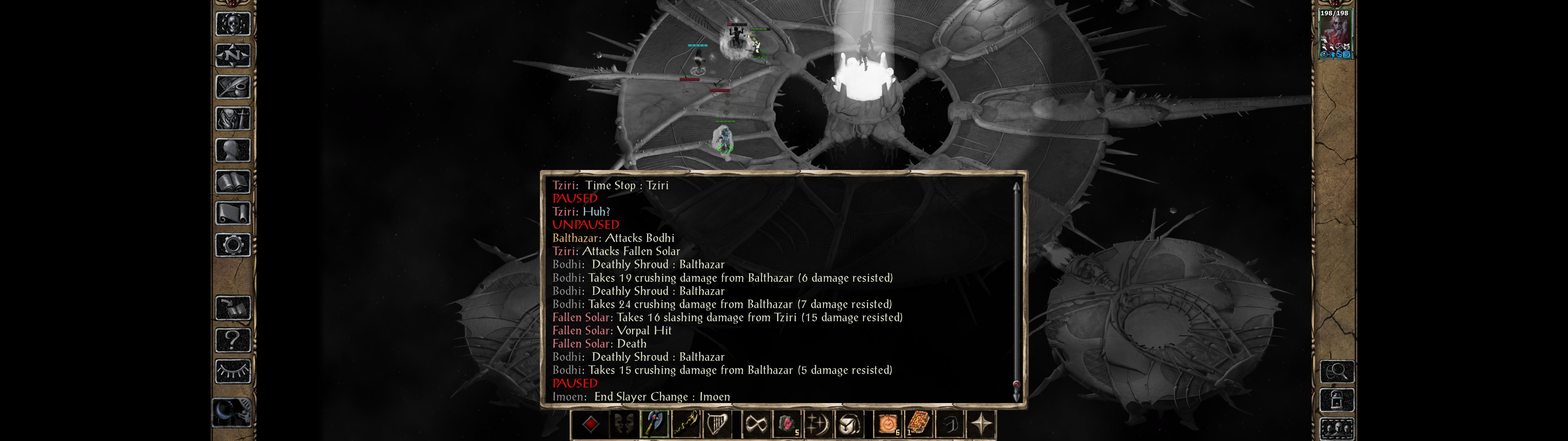Open special abilities four-pointed star button
Screen dimensions: 1568x441
tap(981, 423)
